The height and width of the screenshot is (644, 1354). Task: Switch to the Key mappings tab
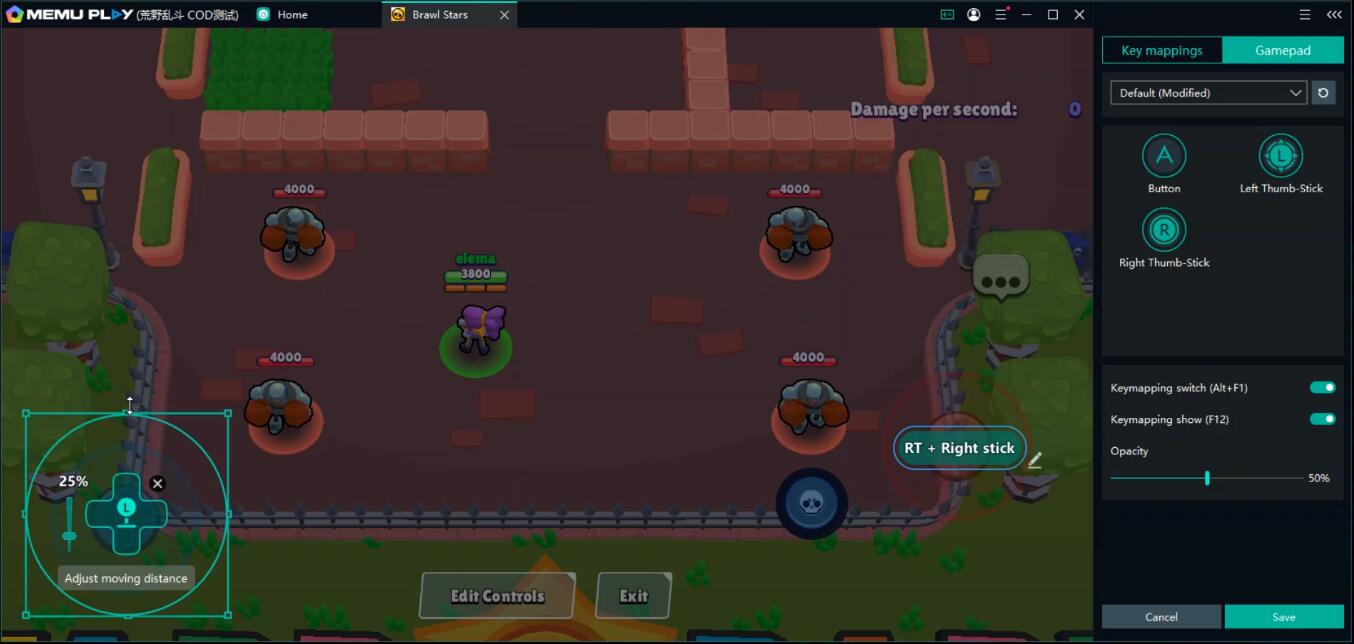click(1162, 51)
